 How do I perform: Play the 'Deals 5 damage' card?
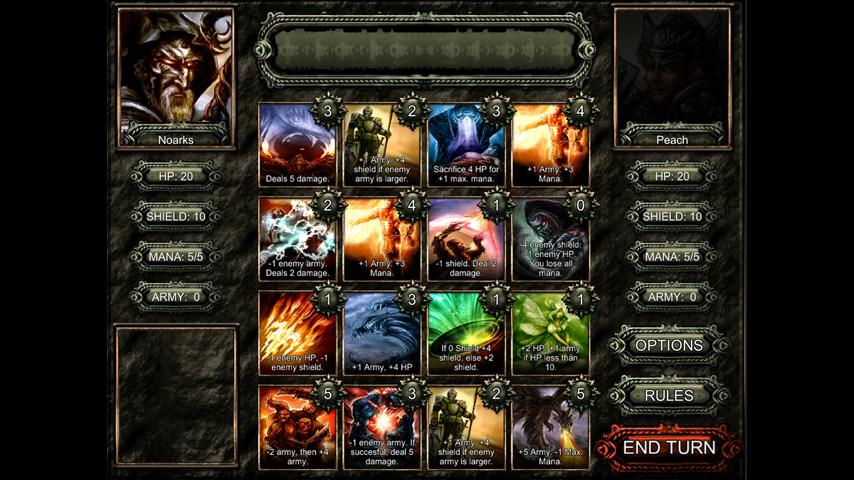(297, 146)
